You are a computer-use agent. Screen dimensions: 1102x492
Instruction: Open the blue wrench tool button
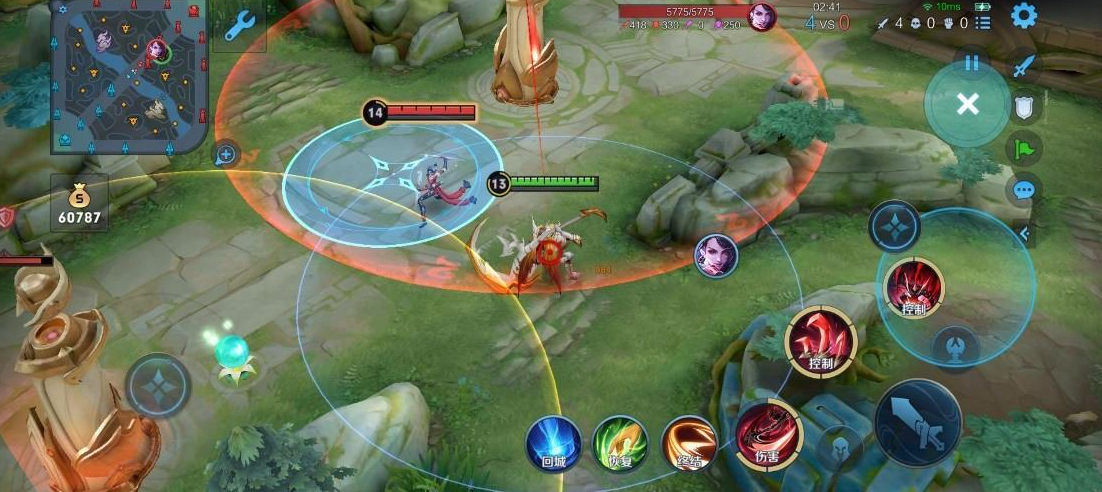239,27
